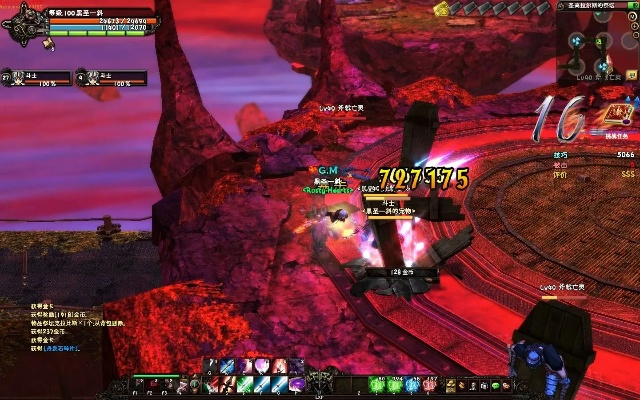Use the first green potion slot
The height and width of the screenshot is (400, 640).
pyautogui.click(x=379, y=384)
